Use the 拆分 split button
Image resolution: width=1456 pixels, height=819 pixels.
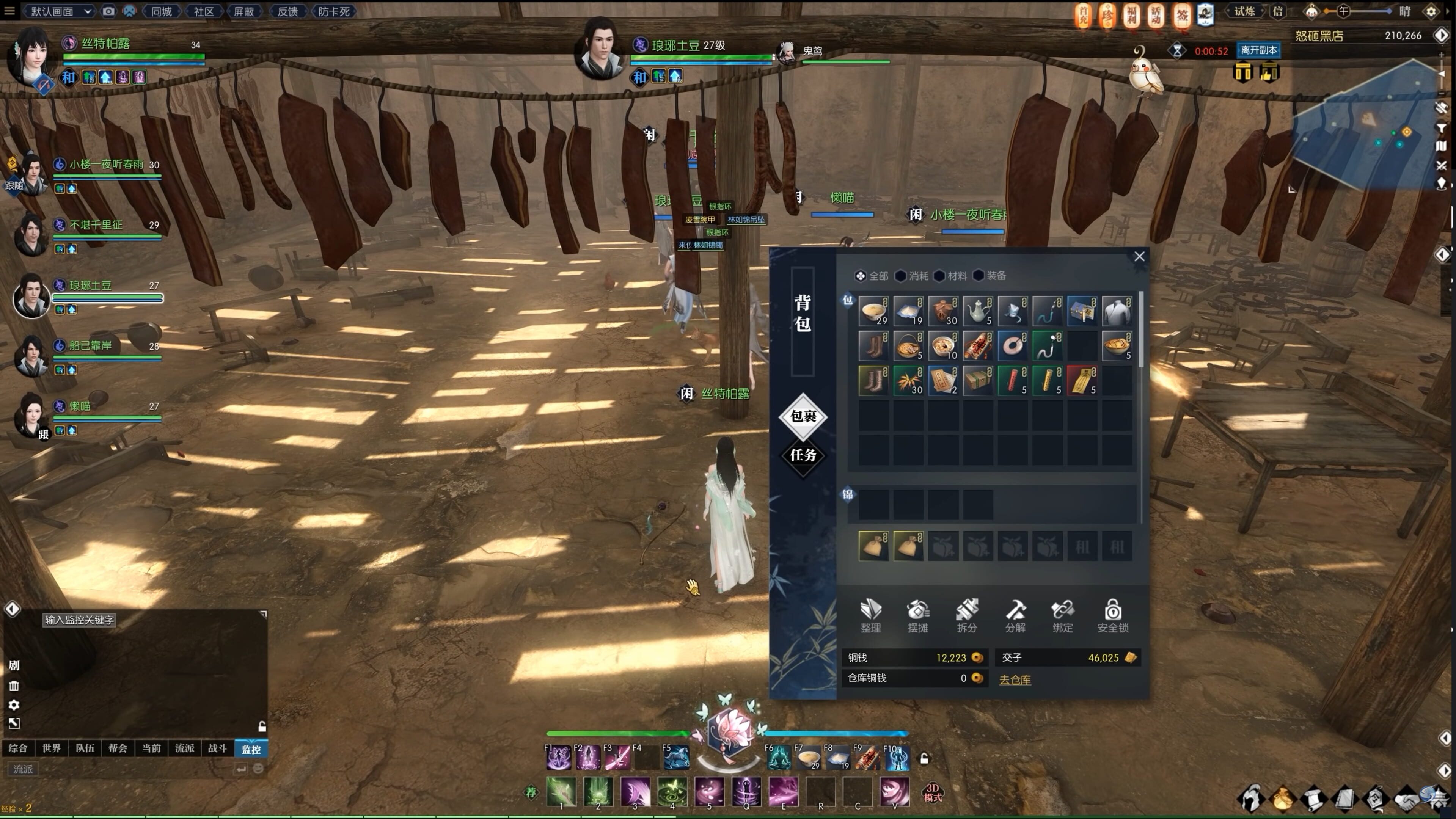pos(966,615)
